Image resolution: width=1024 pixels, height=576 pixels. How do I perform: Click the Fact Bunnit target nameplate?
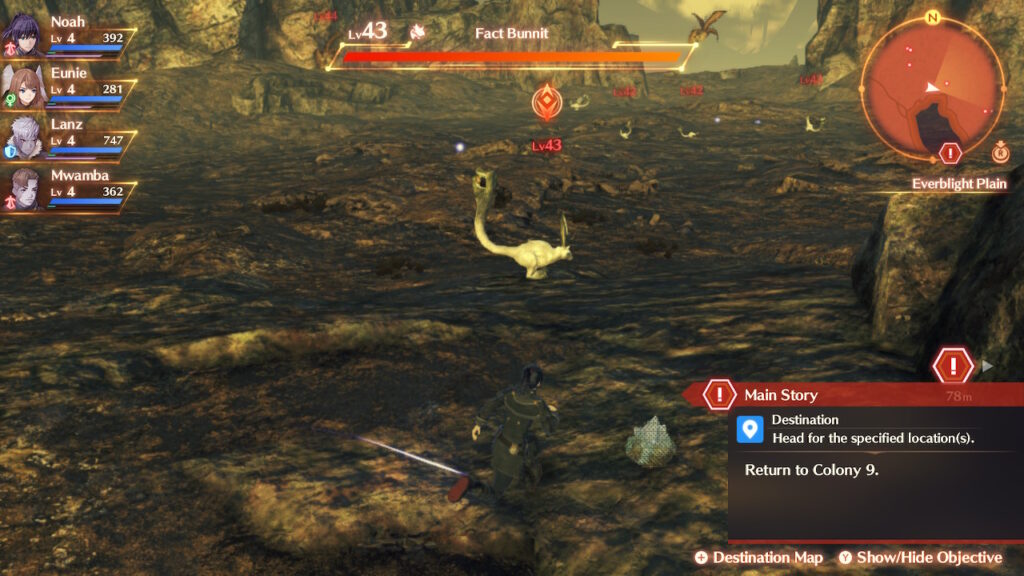512,33
